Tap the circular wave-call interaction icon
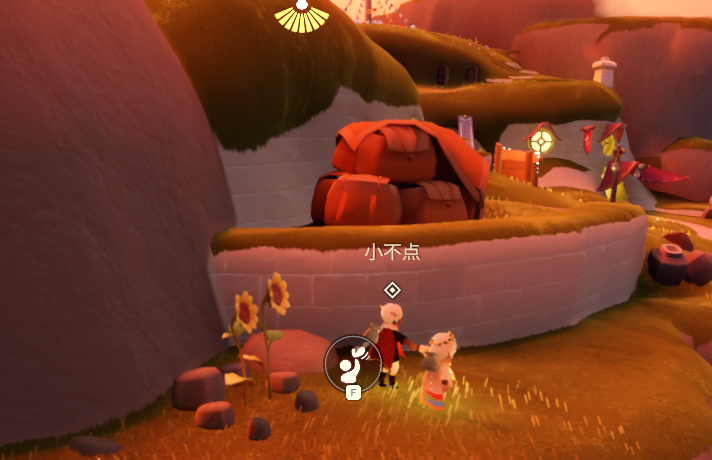712x460 pixels. tap(353, 362)
